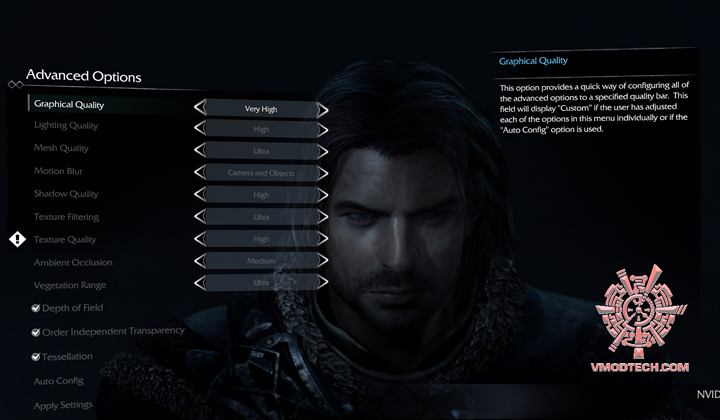Image resolution: width=720 pixels, height=420 pixels.
Task: Increase Motion Blur with its right arrow
Action: [x=323, y=172]
